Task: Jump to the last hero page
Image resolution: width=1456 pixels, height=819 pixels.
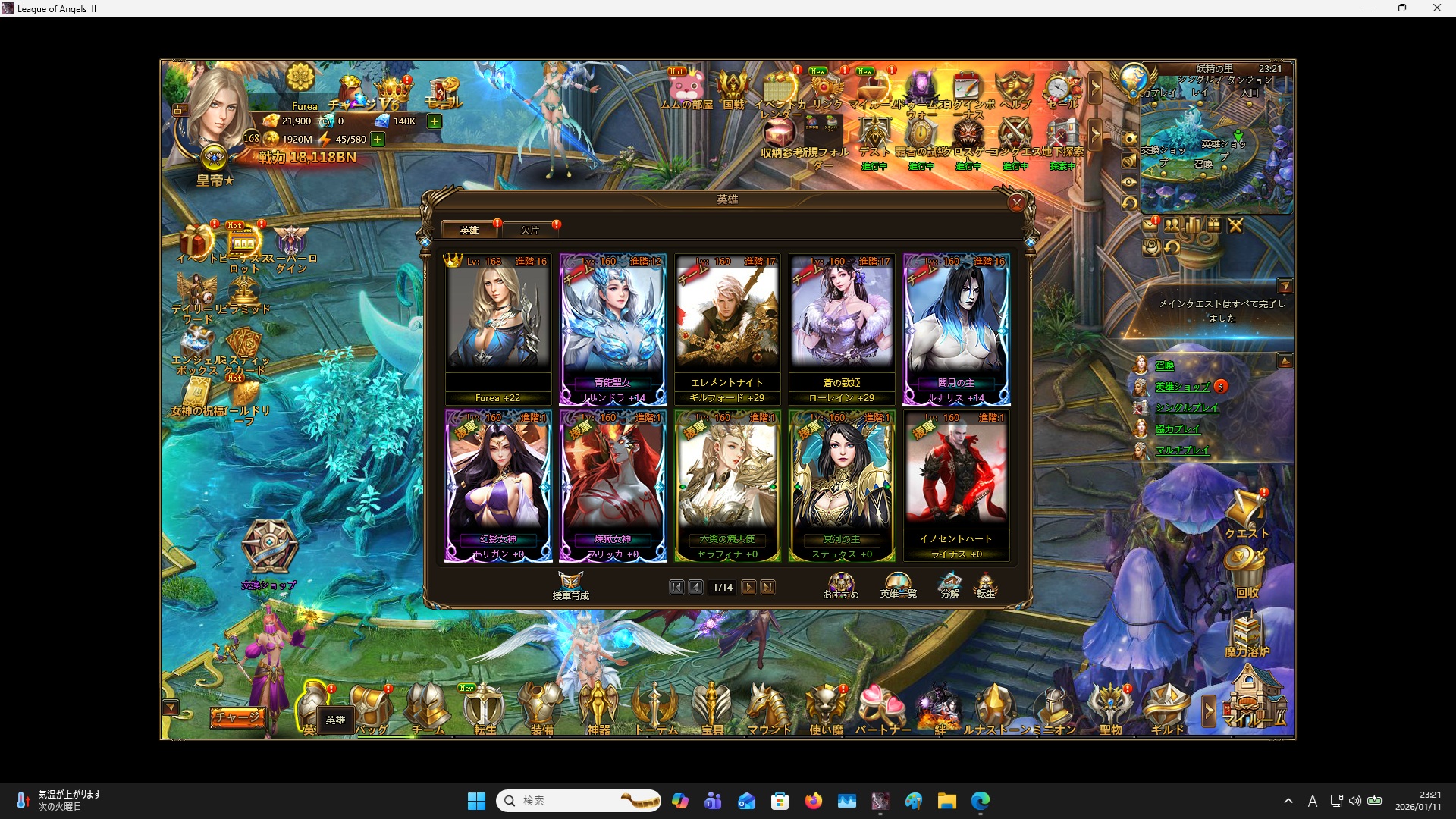Action: click(x=768, y=588)
